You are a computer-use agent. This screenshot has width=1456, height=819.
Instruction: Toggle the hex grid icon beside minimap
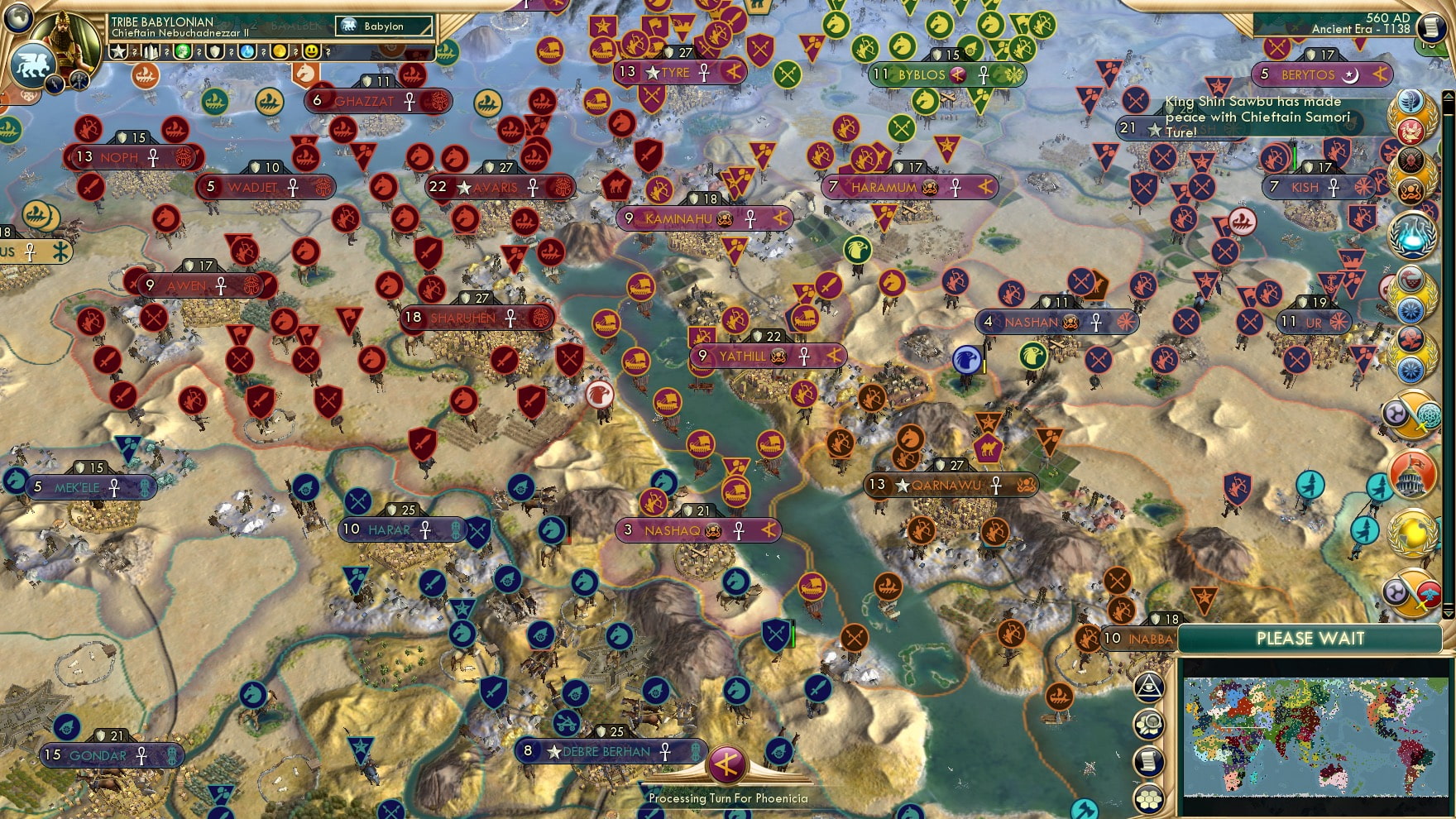coord(1149,798)
